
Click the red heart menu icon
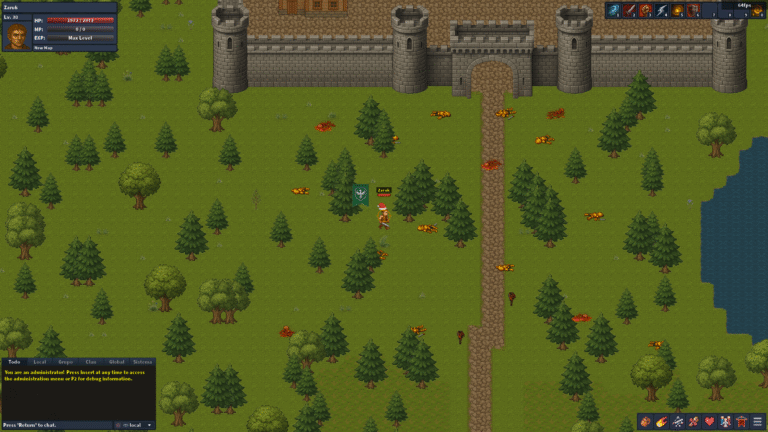[x=709, y=422]
